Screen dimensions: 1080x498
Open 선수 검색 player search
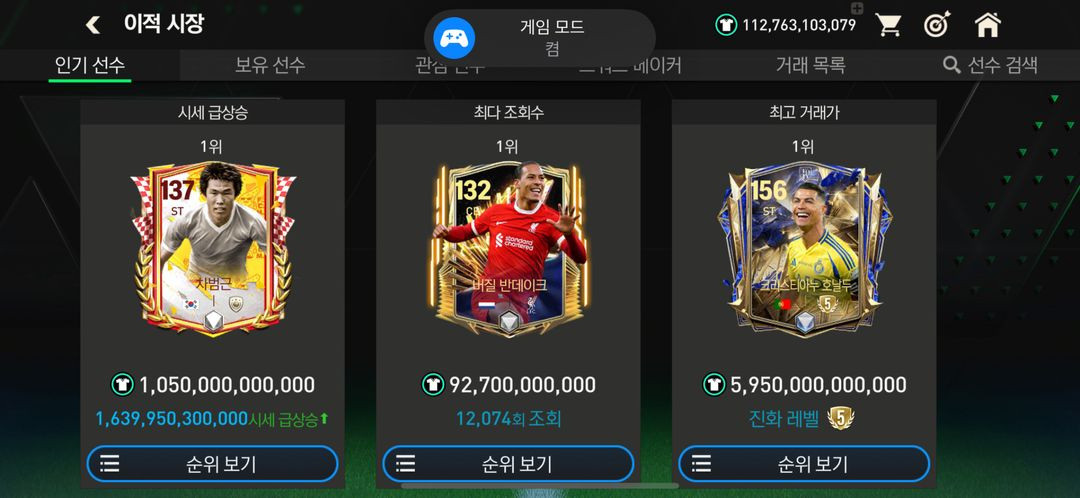[x=990, y=65]
